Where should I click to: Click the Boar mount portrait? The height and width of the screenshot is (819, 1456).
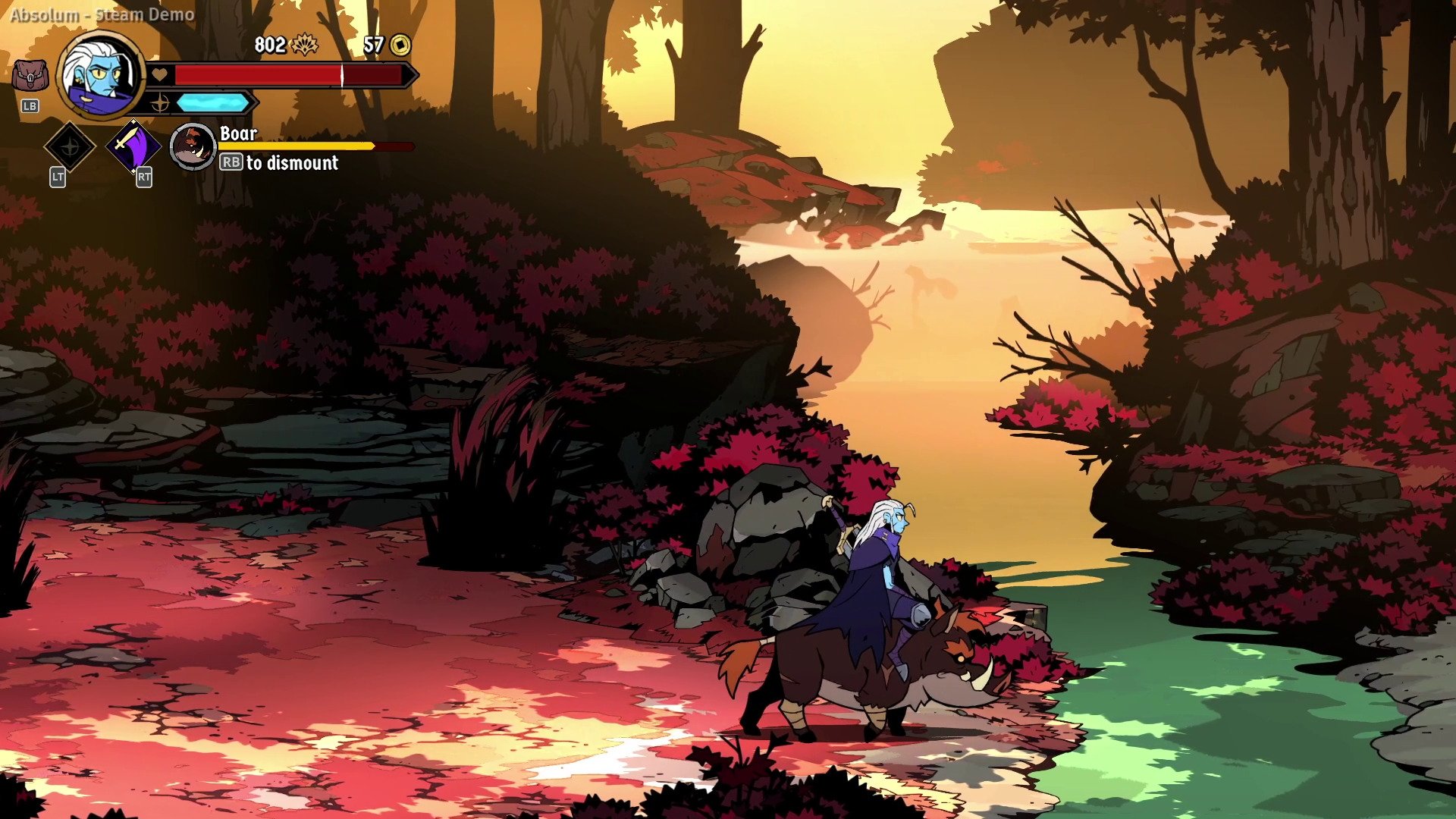point(193,146)
